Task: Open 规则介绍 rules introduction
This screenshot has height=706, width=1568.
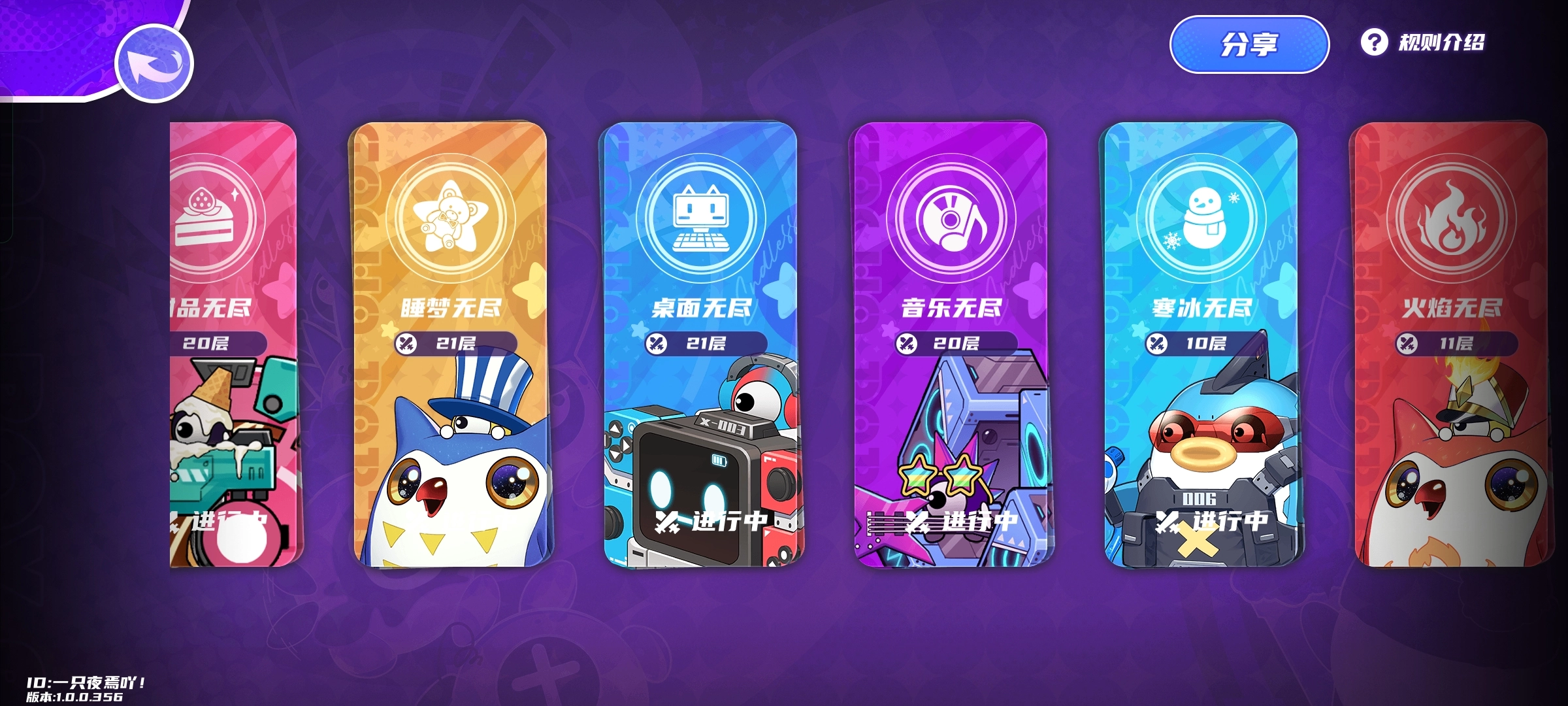Action: (x=1424, y=43)
